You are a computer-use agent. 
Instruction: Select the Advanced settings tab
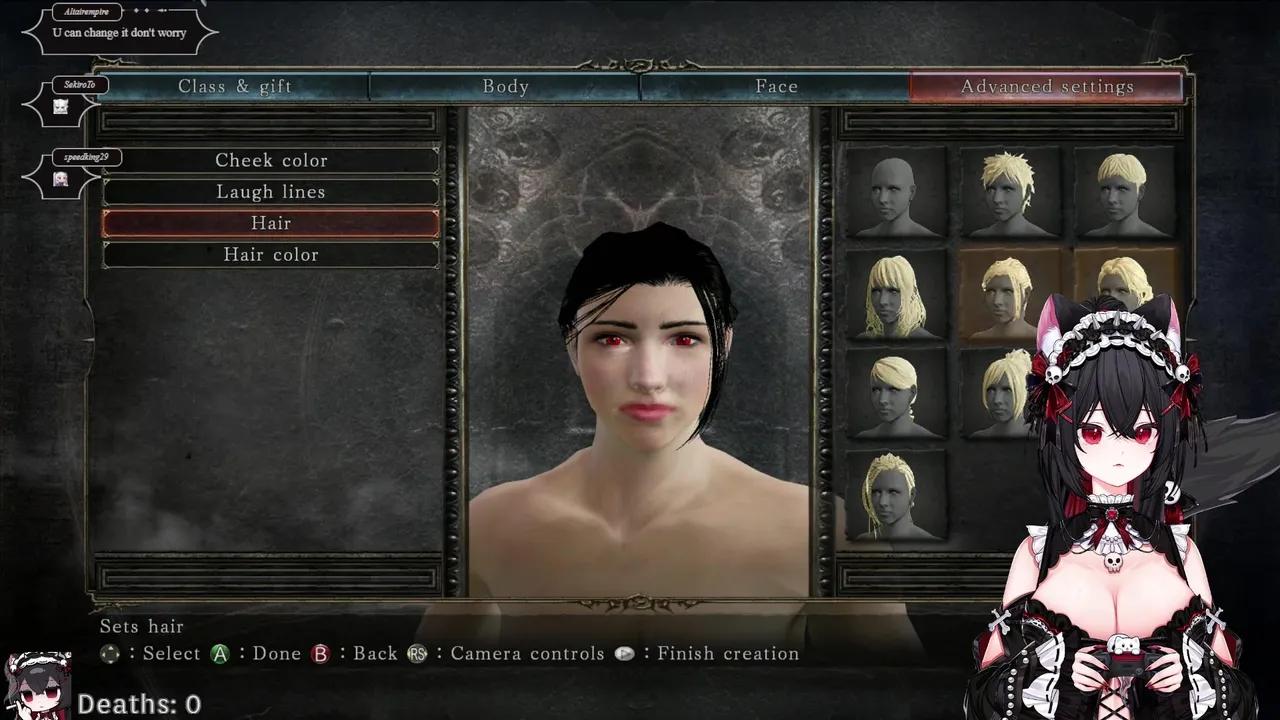tap(1047, 87)
